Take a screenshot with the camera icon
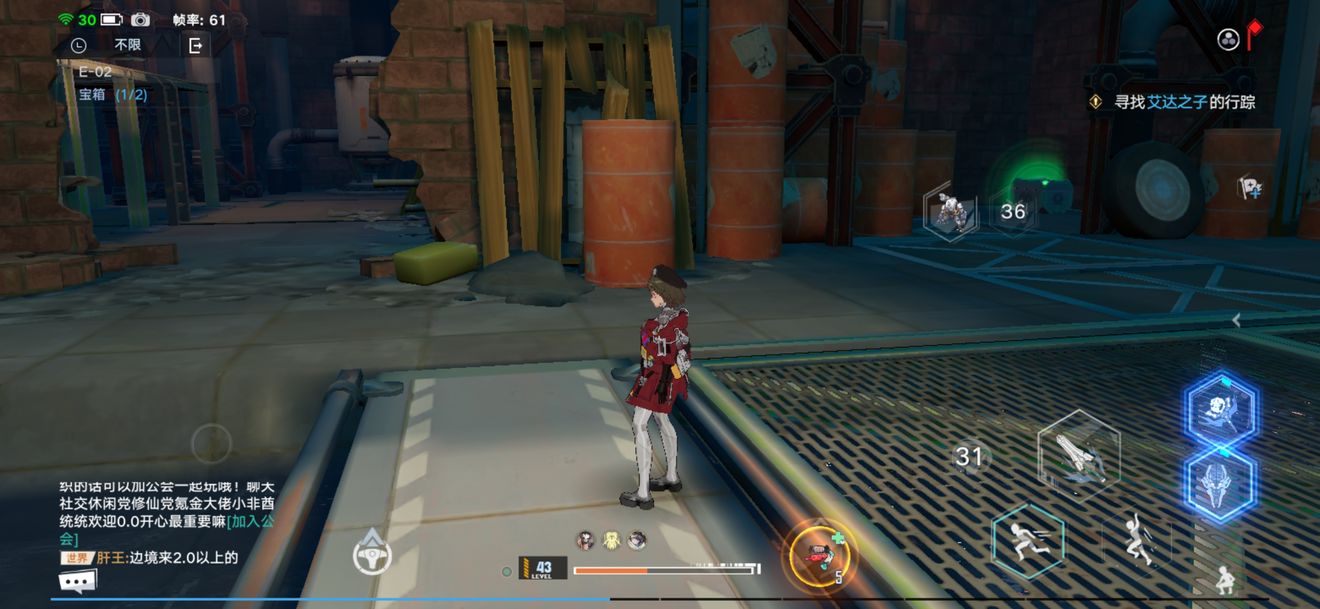This screenshot has height=609, width=1320. tap(141, 20)
